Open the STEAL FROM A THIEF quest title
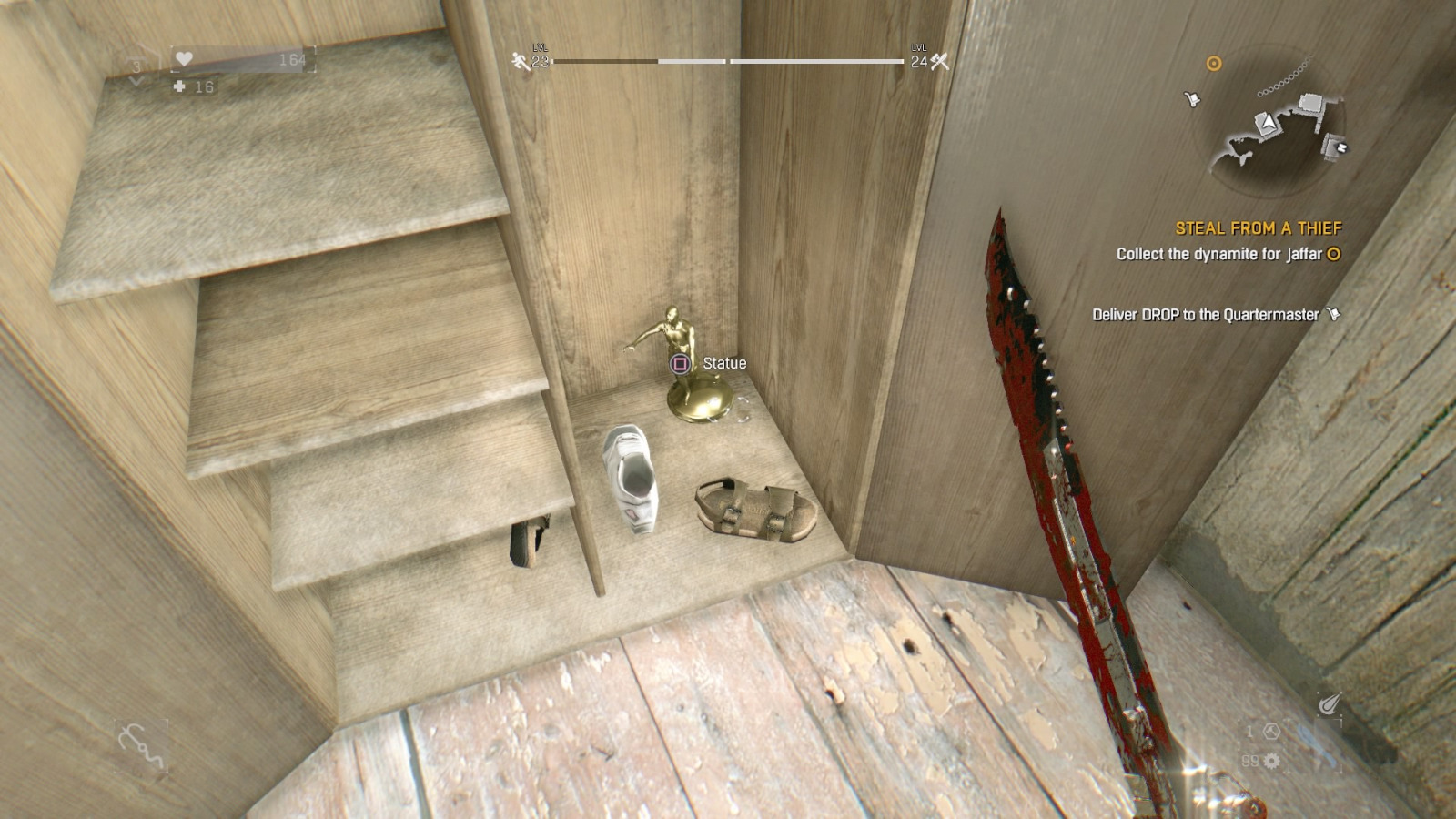 point(1260,227)
